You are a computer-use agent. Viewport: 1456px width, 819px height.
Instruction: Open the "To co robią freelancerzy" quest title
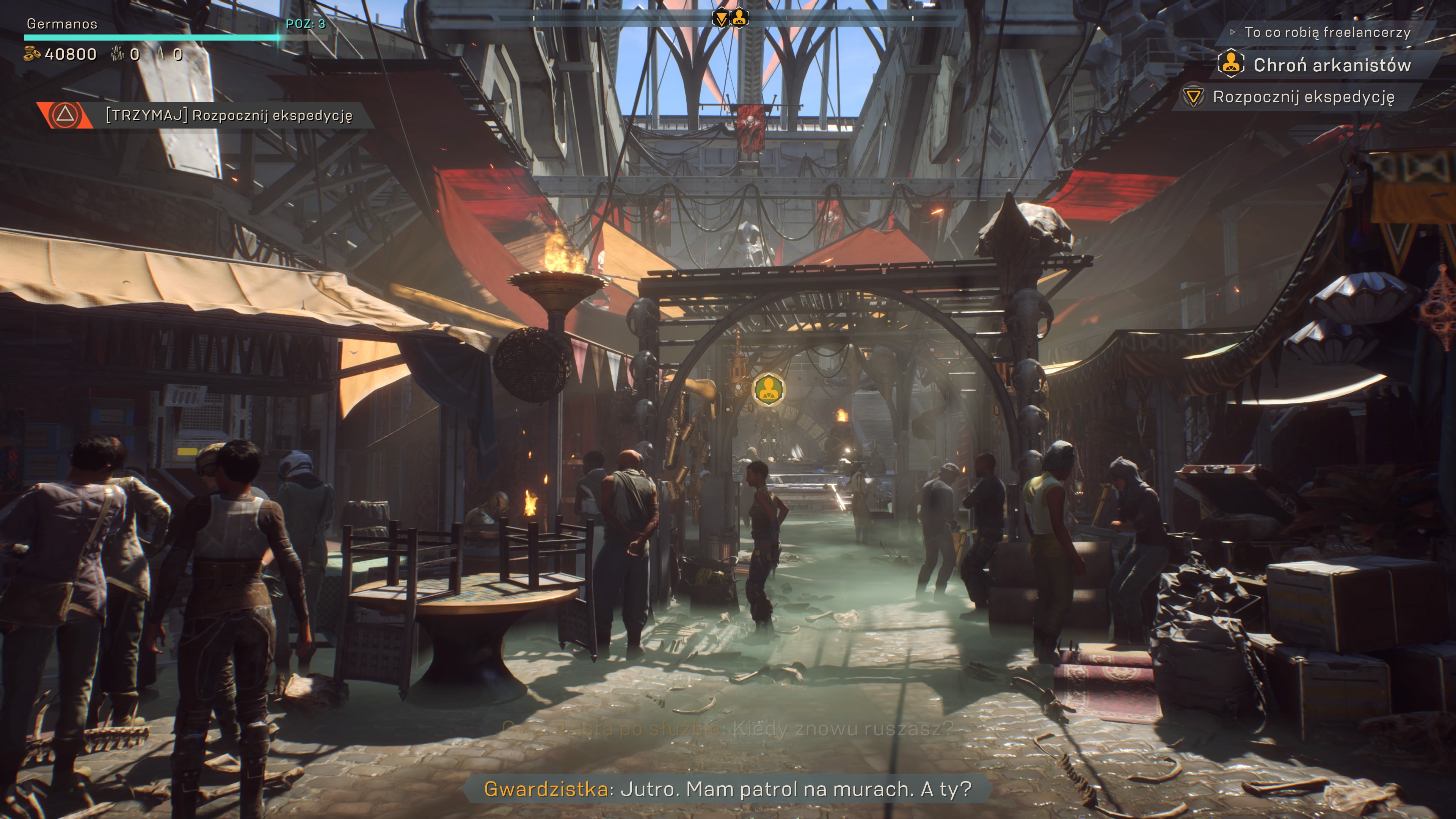pyautogui.click(x=1327, y=32)
